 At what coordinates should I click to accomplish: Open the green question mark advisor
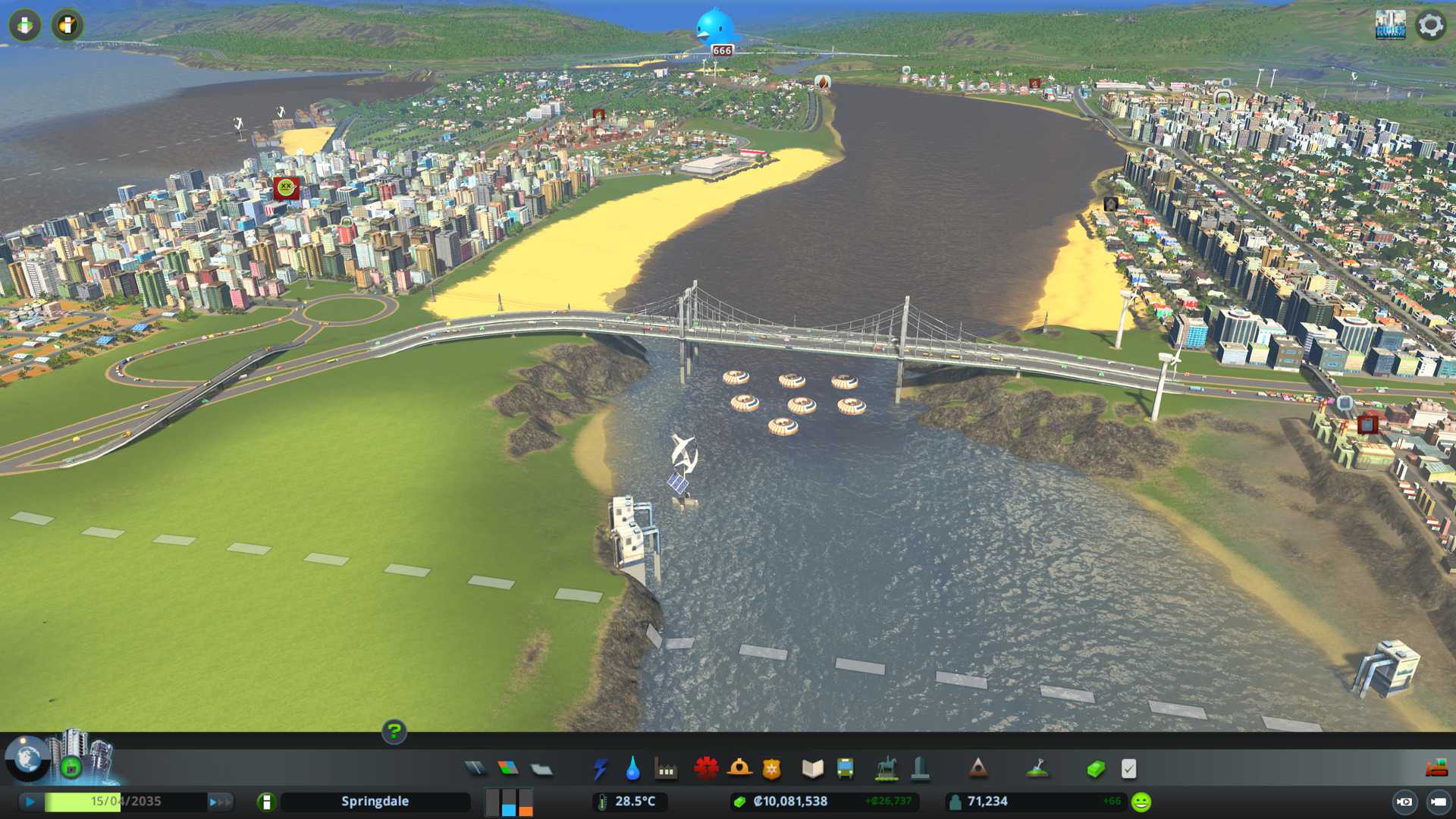tap(394, 732)
